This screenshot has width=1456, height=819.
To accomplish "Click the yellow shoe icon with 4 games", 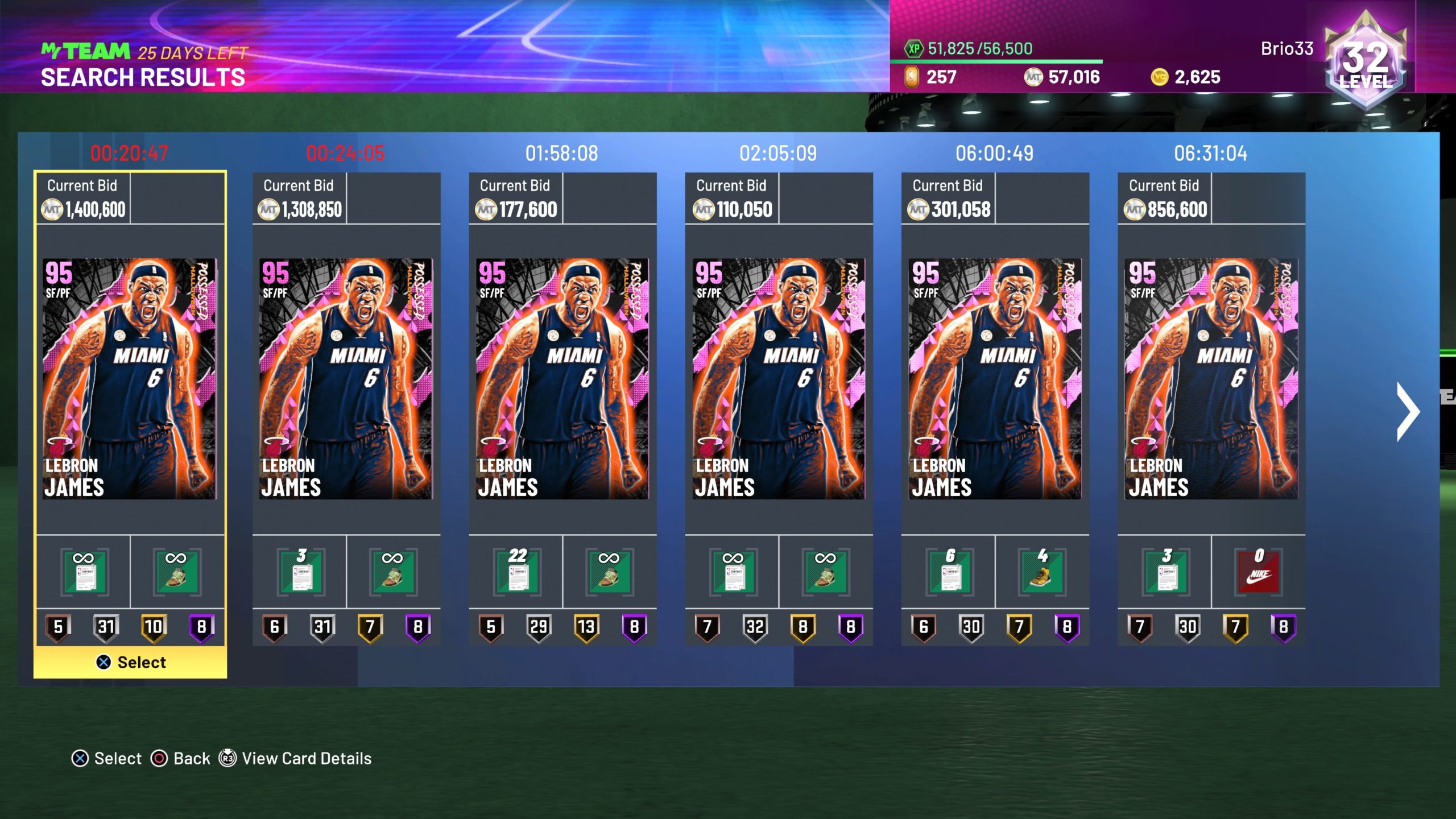I will tap(1042, 572).
